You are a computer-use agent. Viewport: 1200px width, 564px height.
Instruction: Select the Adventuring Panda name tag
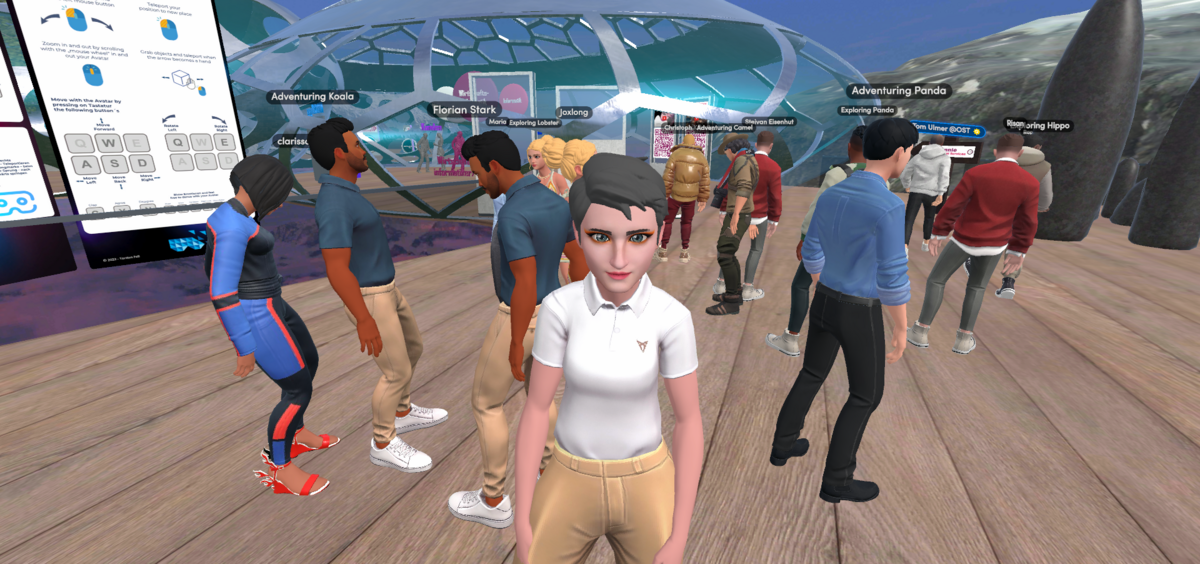click(x=897, y=91)
